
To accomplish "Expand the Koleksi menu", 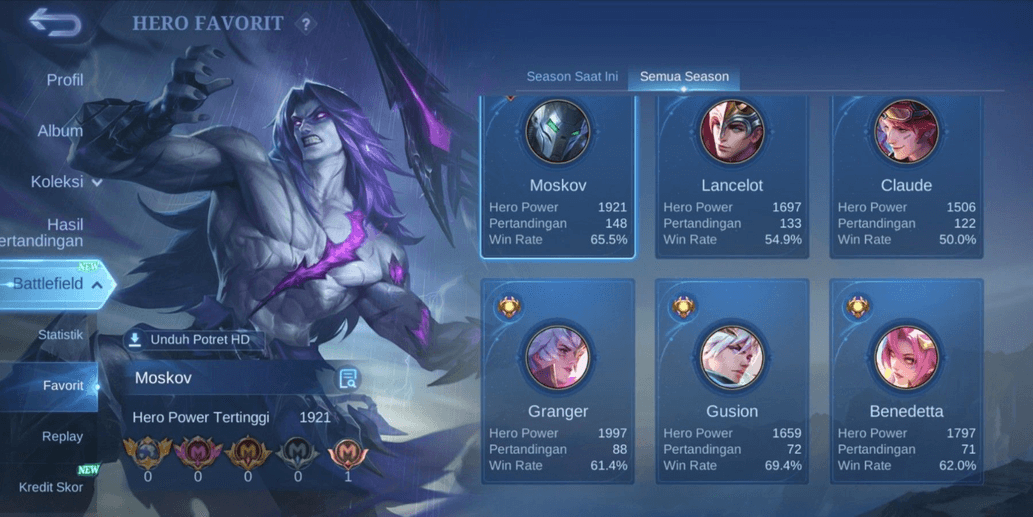I will click(x=66, y=182).
